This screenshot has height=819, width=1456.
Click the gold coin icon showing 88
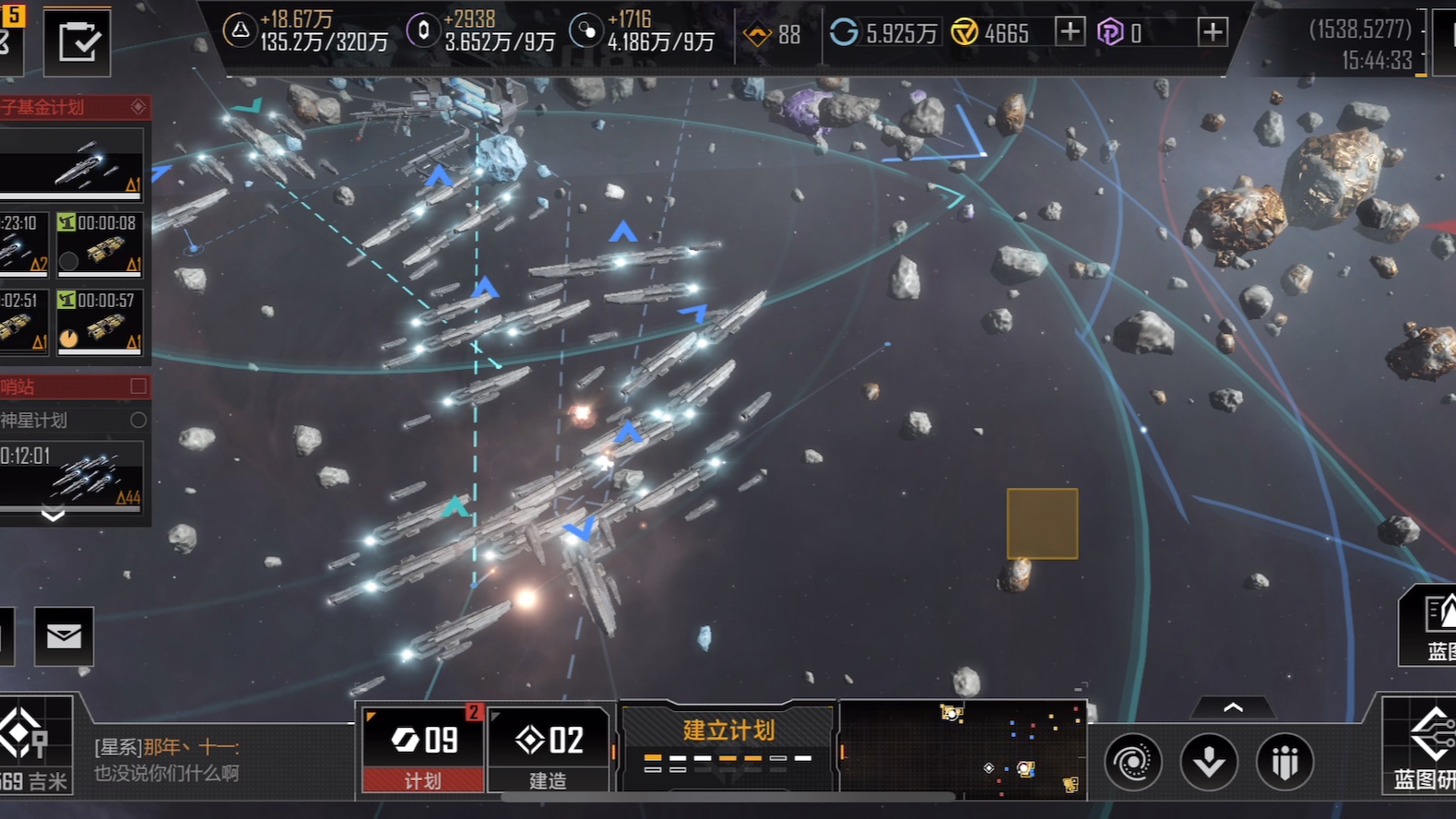coord(757,33)
